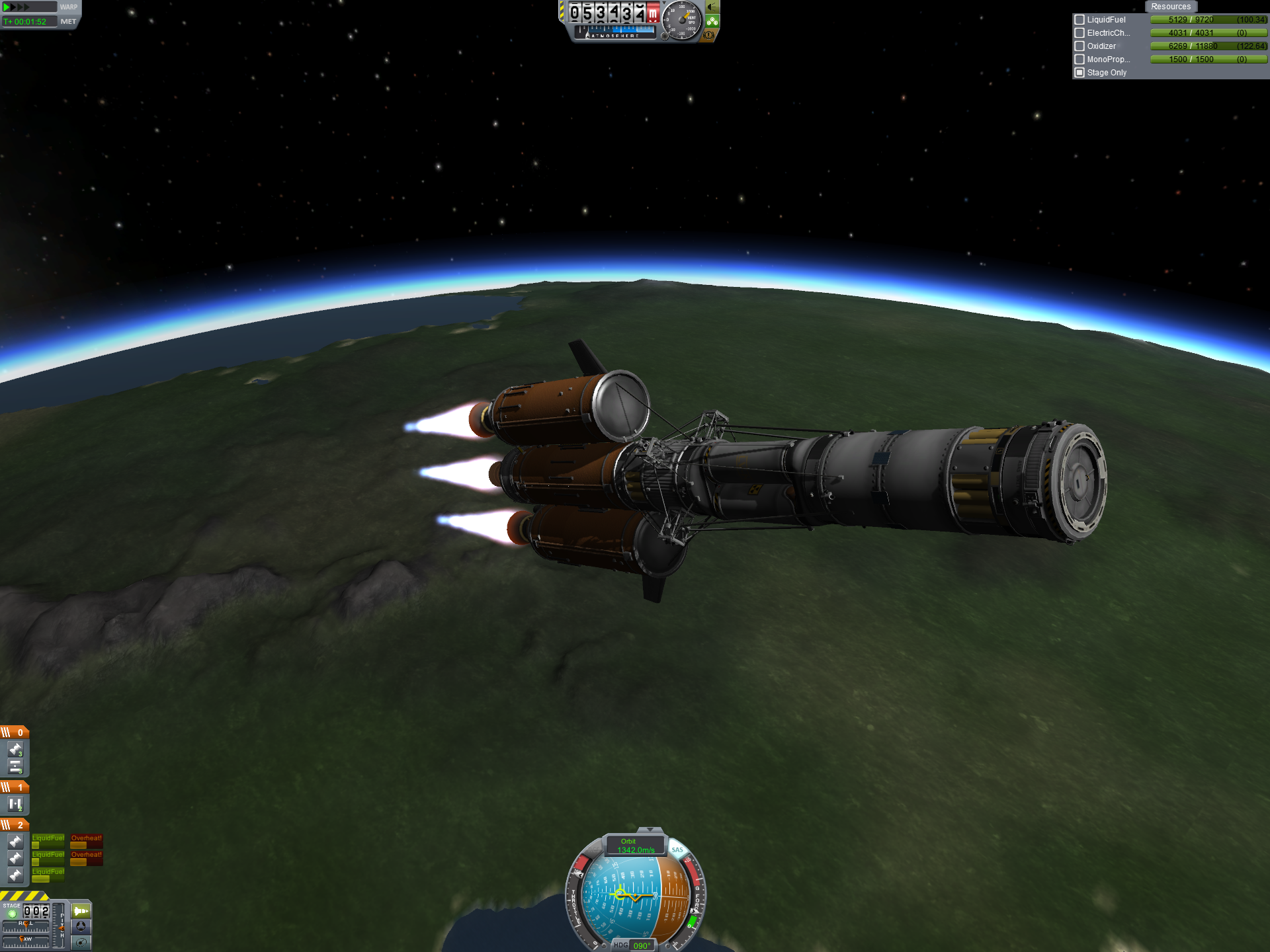Tick the Oxidizer resource checkbox

(x=1079, y=46)
